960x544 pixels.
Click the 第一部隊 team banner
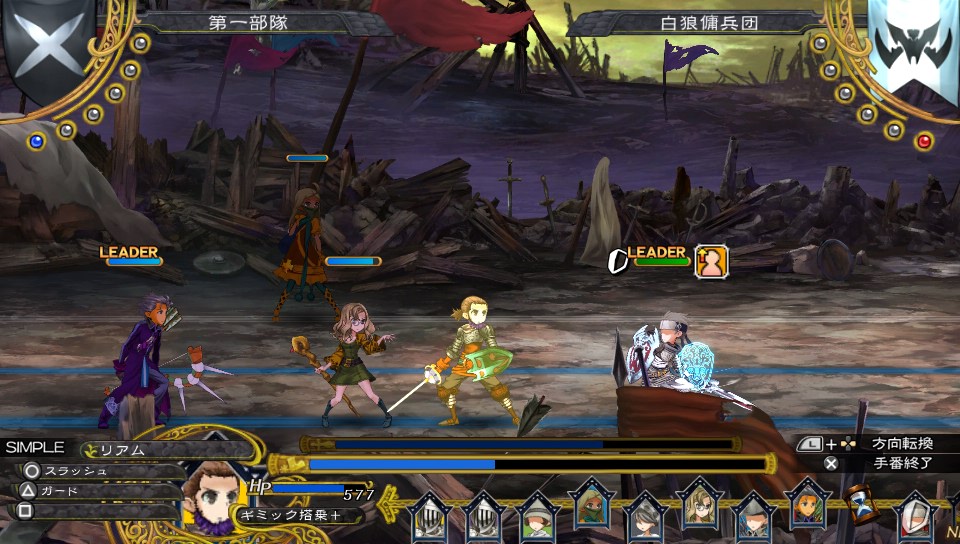[x=246, y=21]
